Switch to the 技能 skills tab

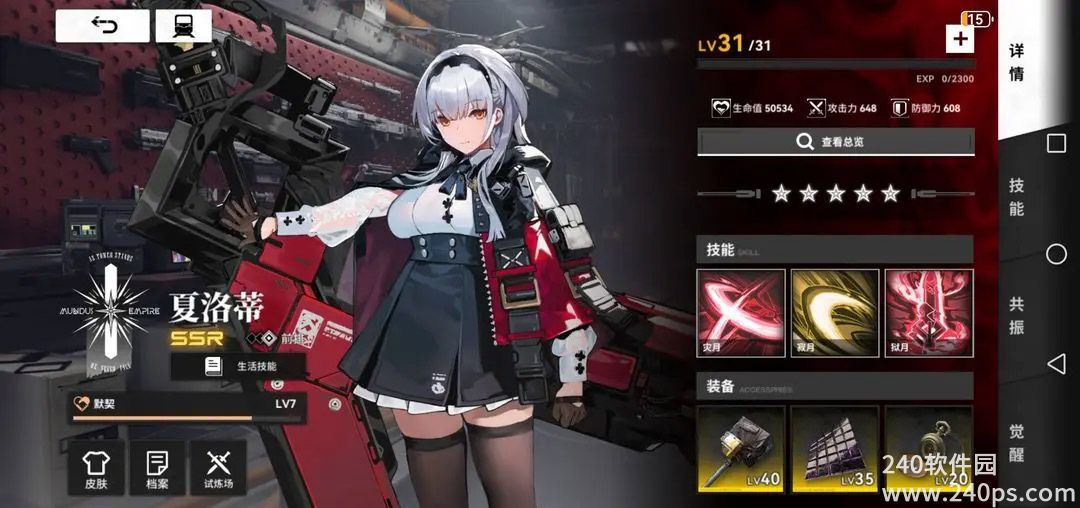pyautogui.click(x=1016, y=196)
